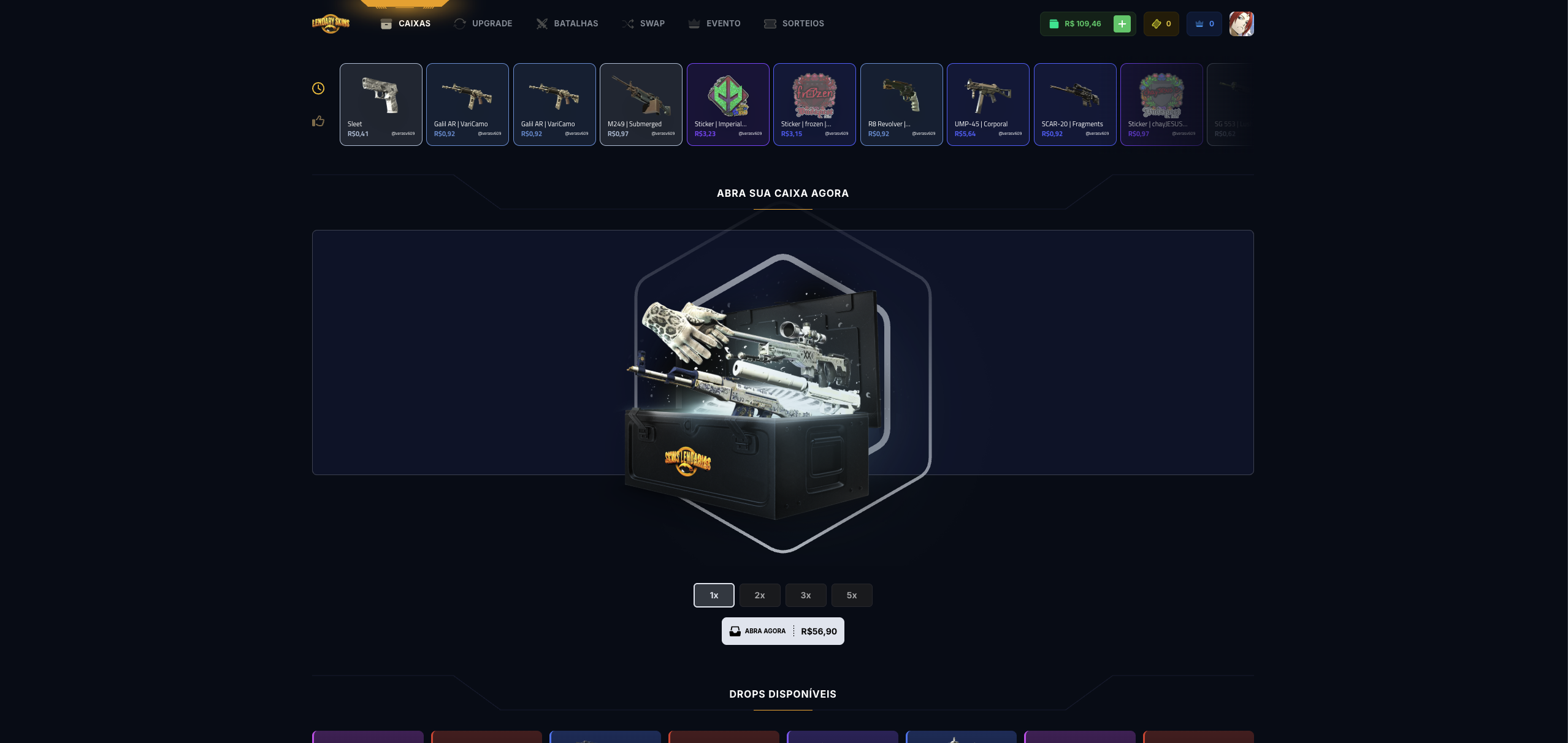Image resolution: width=1568 pixels, height=743 pixels.
Task: View the UMP-45 Corporal drop card
Action: click(x=988, y=104)
